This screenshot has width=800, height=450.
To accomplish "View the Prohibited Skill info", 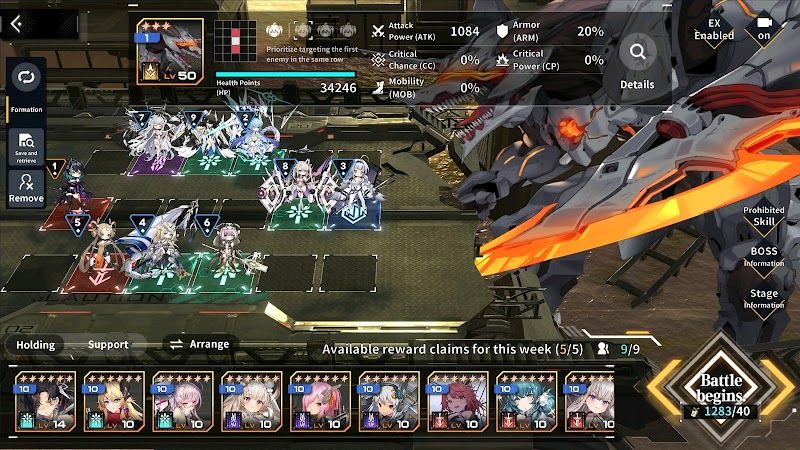I will pyautogui.click(x=764, y=216).
